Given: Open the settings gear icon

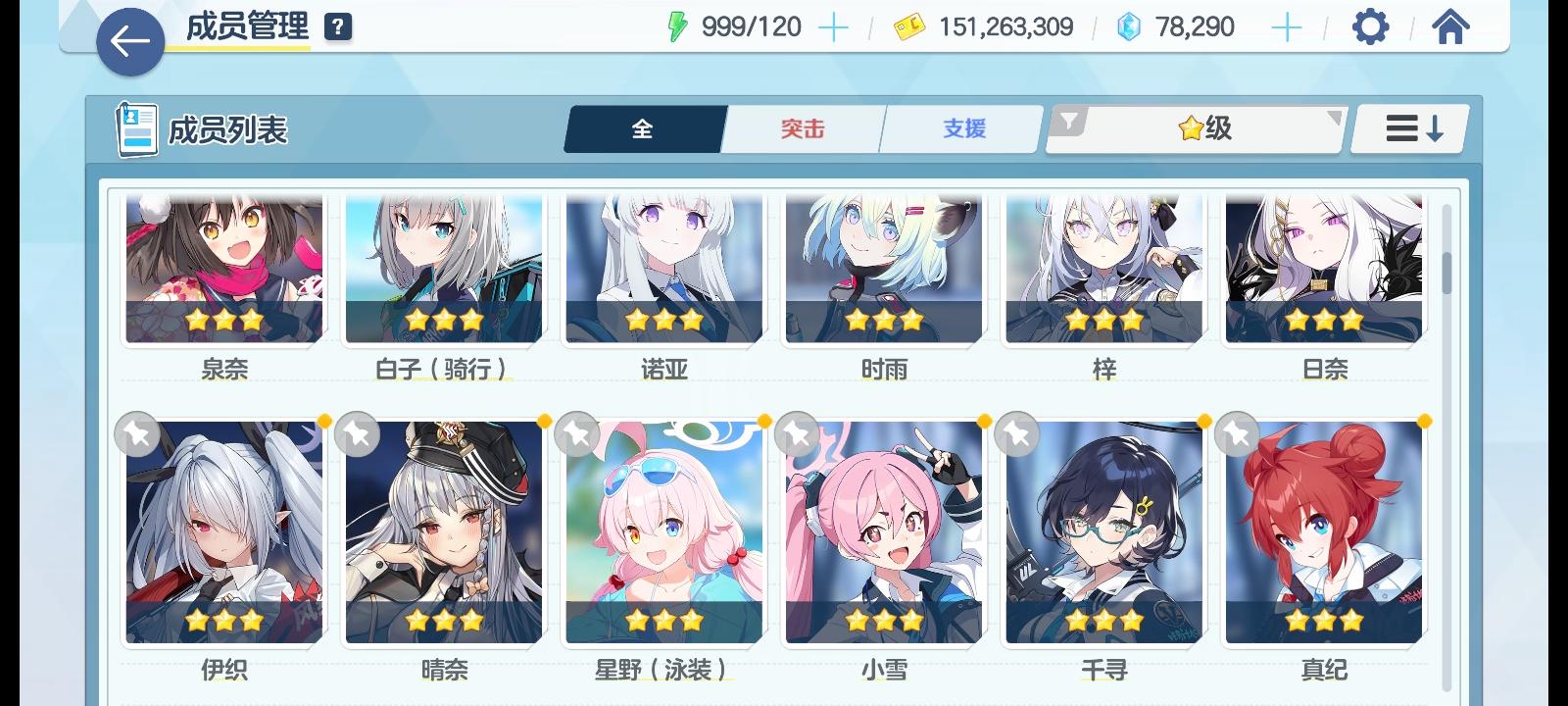Looking at the screenshot, I should coord(1369,28).
